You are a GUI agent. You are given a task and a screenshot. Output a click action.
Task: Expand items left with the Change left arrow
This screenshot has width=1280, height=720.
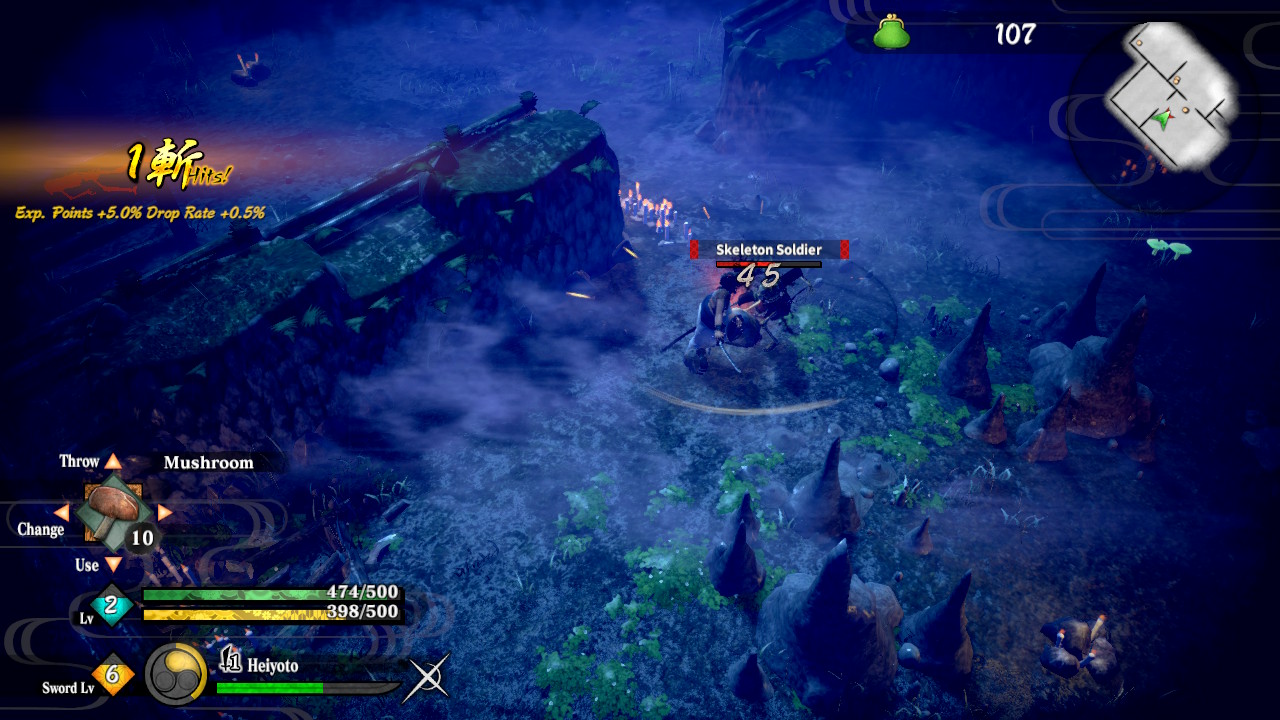point(62,512)
